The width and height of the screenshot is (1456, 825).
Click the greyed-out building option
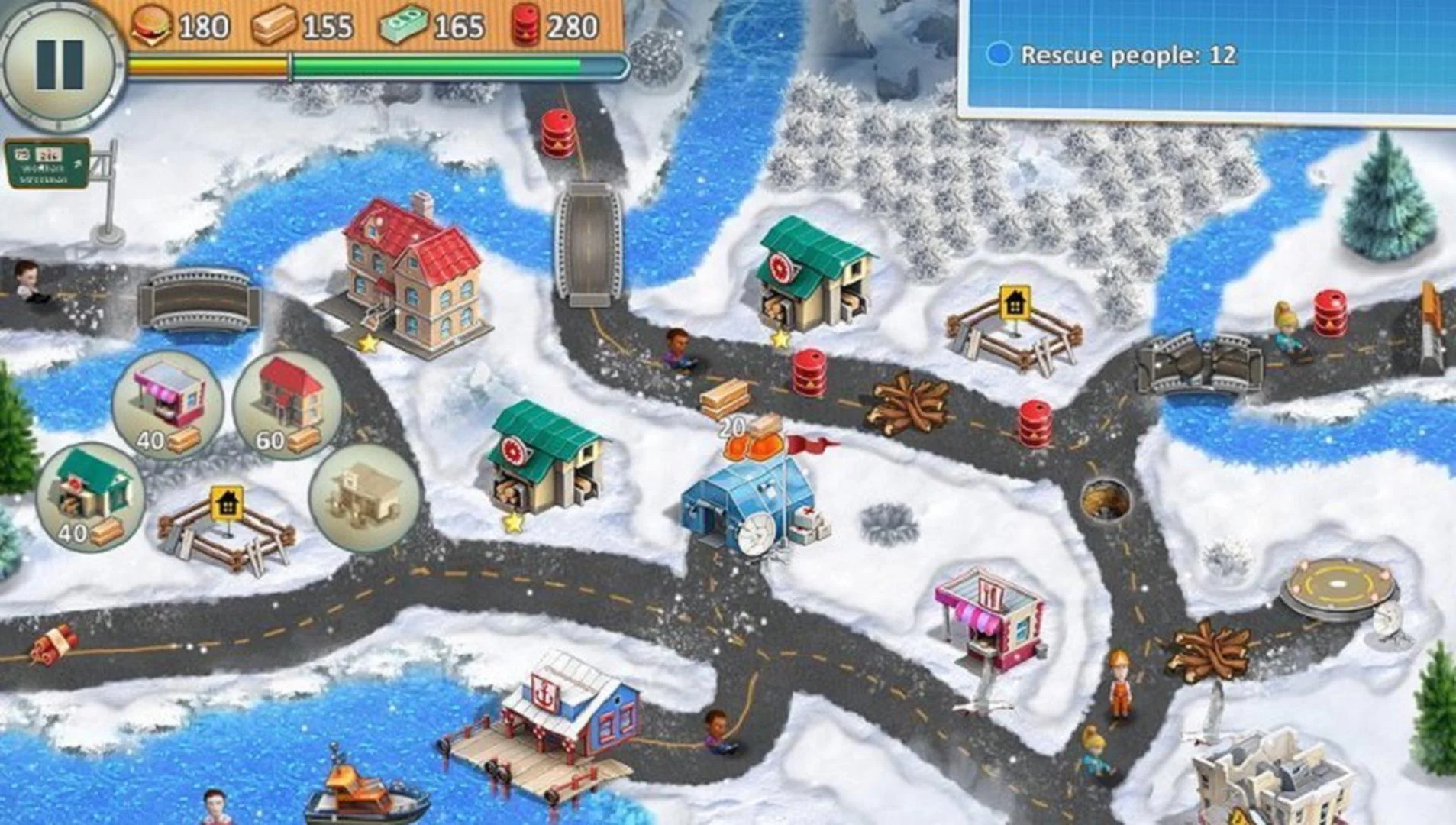pos(364,497)
